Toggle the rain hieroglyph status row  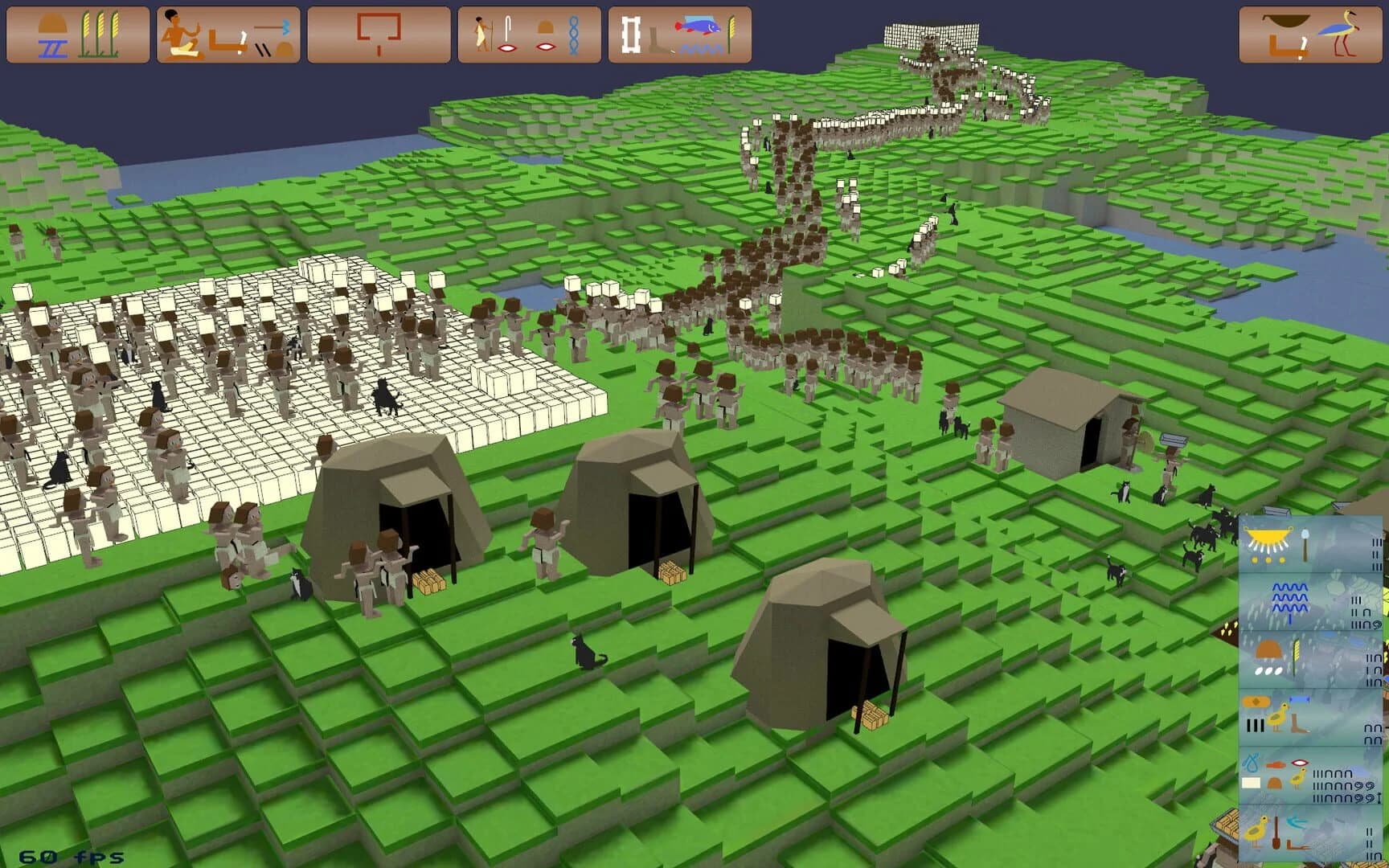tap(1290, 600)
